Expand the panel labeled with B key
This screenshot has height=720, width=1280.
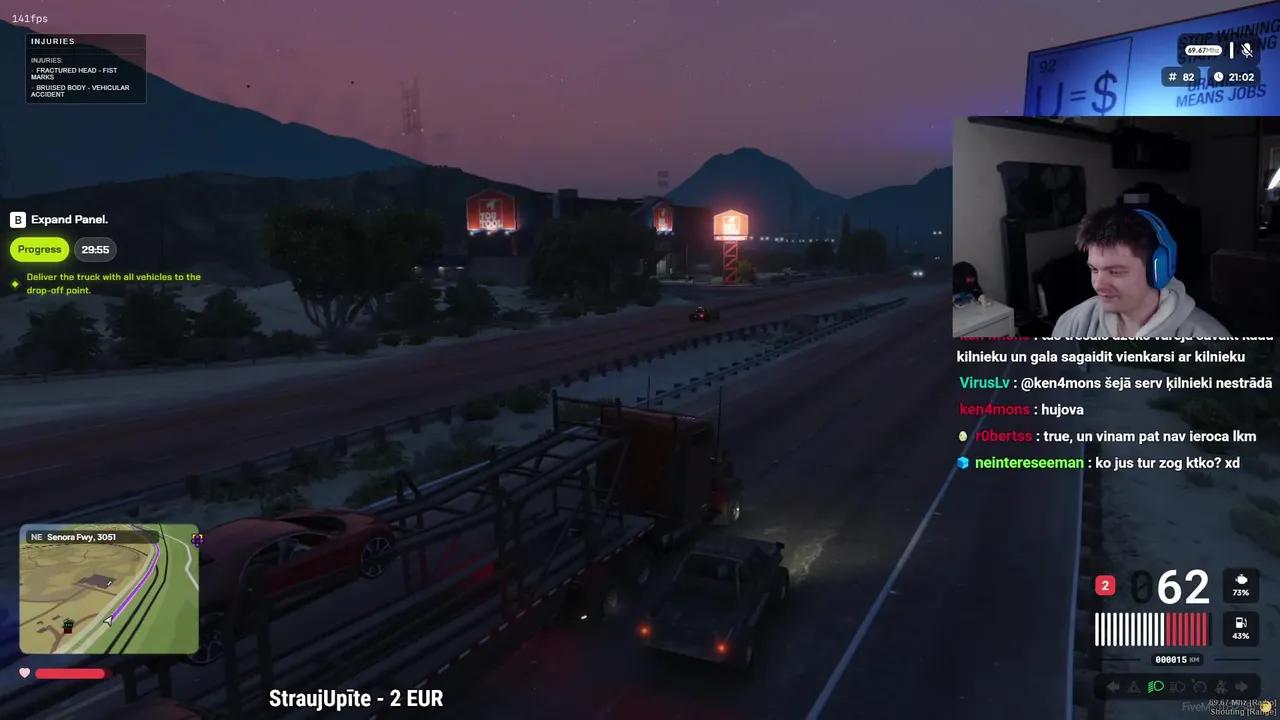[59, 219]
